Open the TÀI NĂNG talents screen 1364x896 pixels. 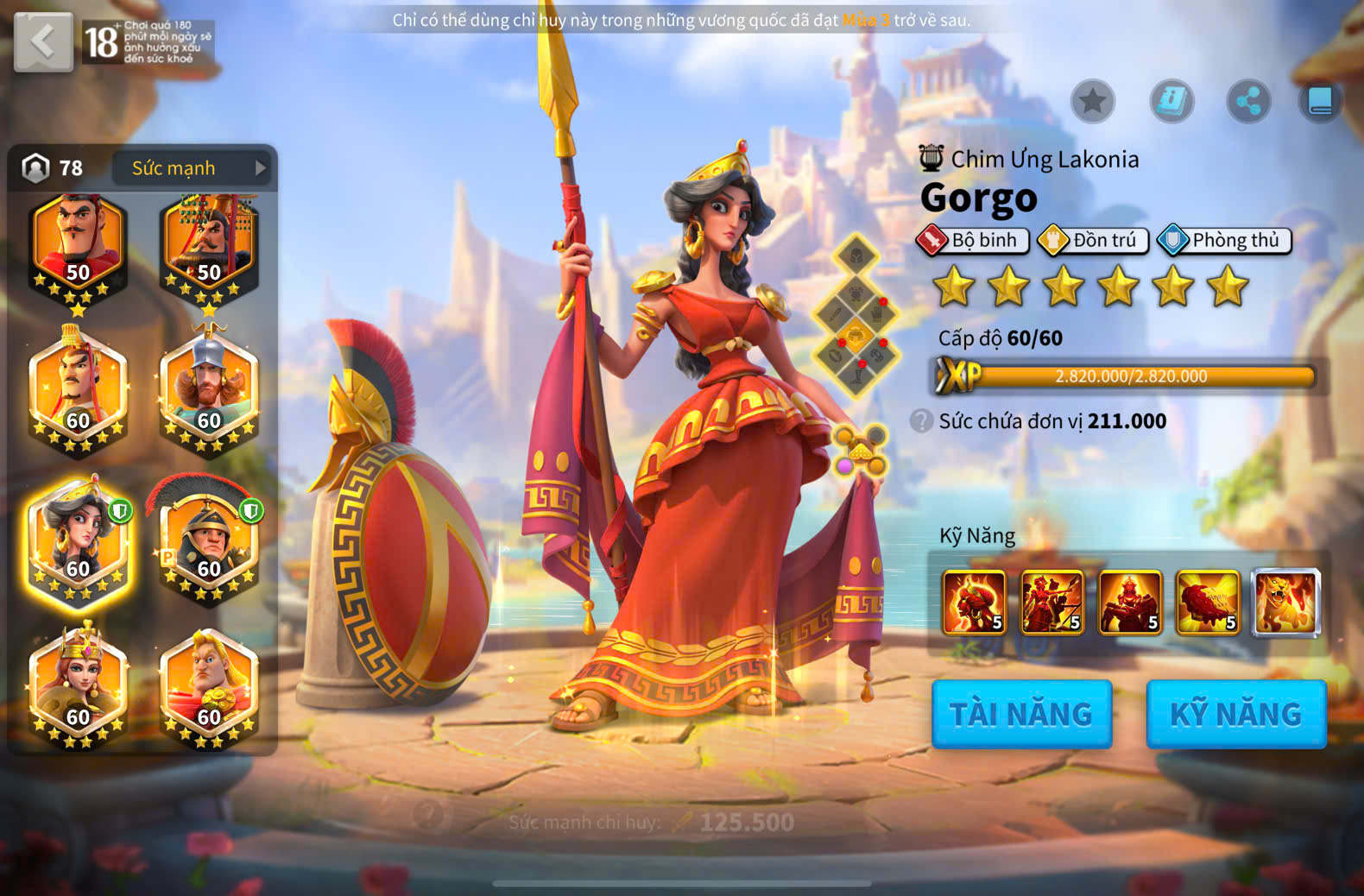click(x=1021, y=714)
